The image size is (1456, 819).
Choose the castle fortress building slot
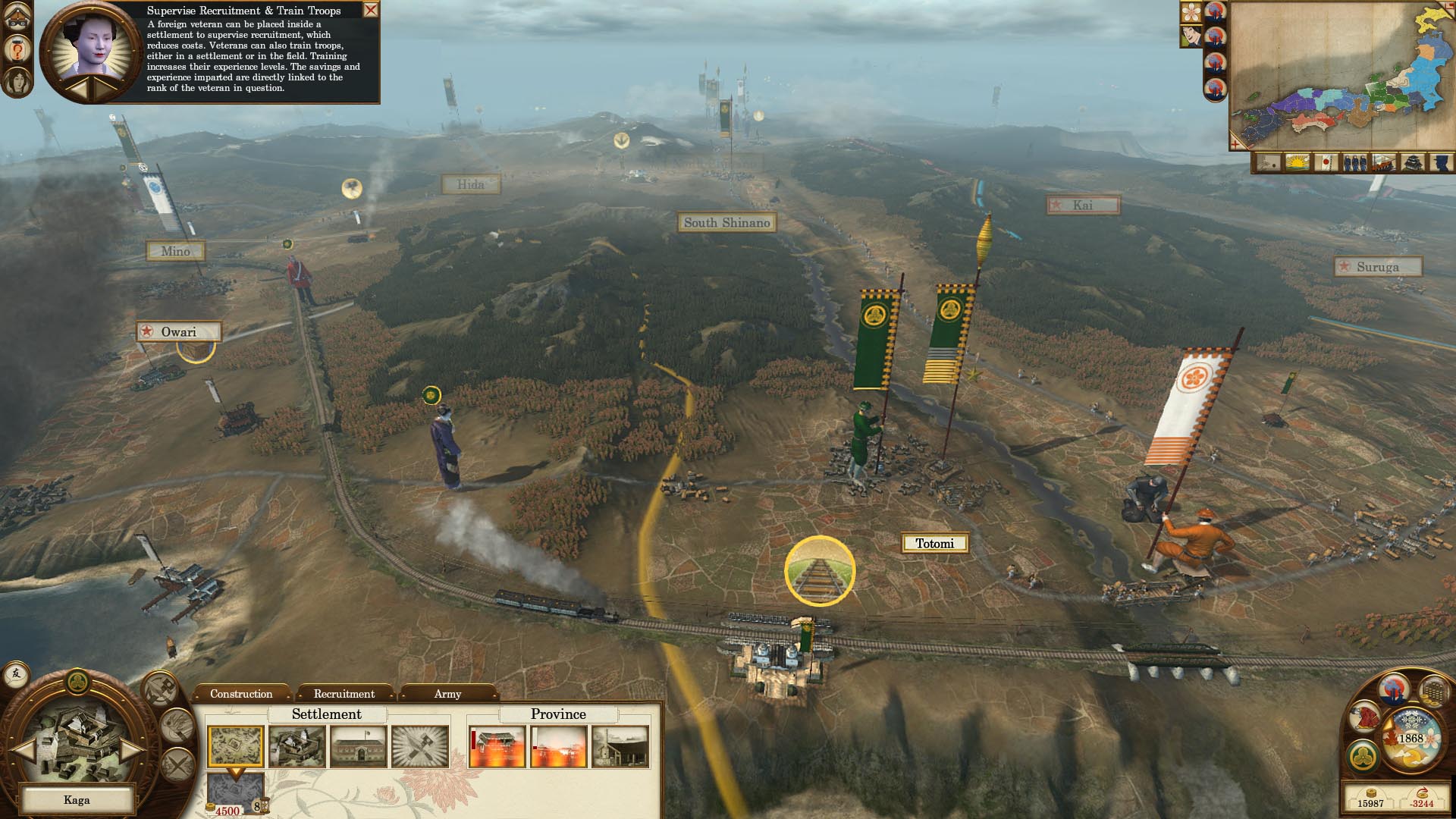click(297, 746)
